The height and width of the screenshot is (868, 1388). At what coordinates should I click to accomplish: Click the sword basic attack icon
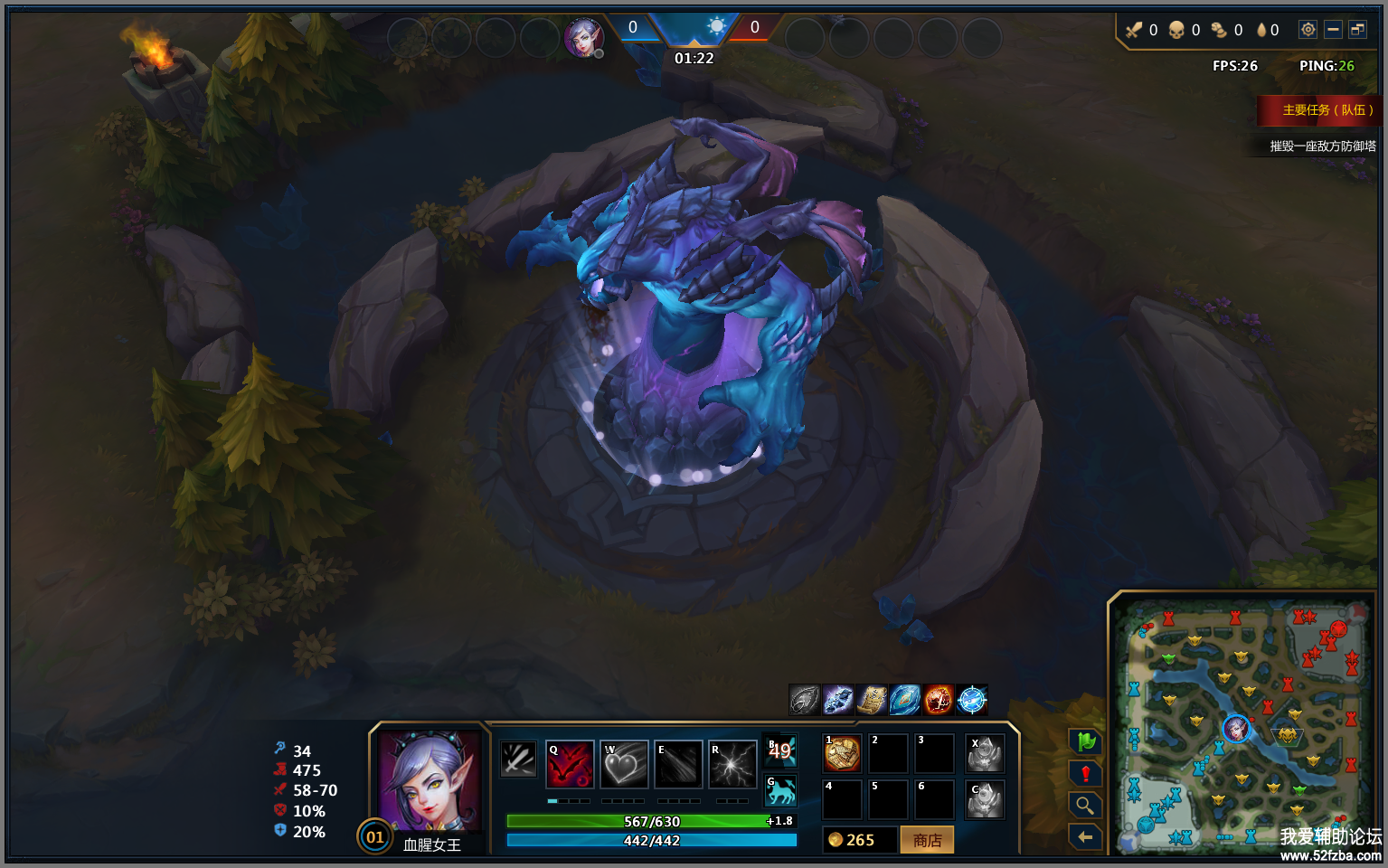click(x=519, y=759)
